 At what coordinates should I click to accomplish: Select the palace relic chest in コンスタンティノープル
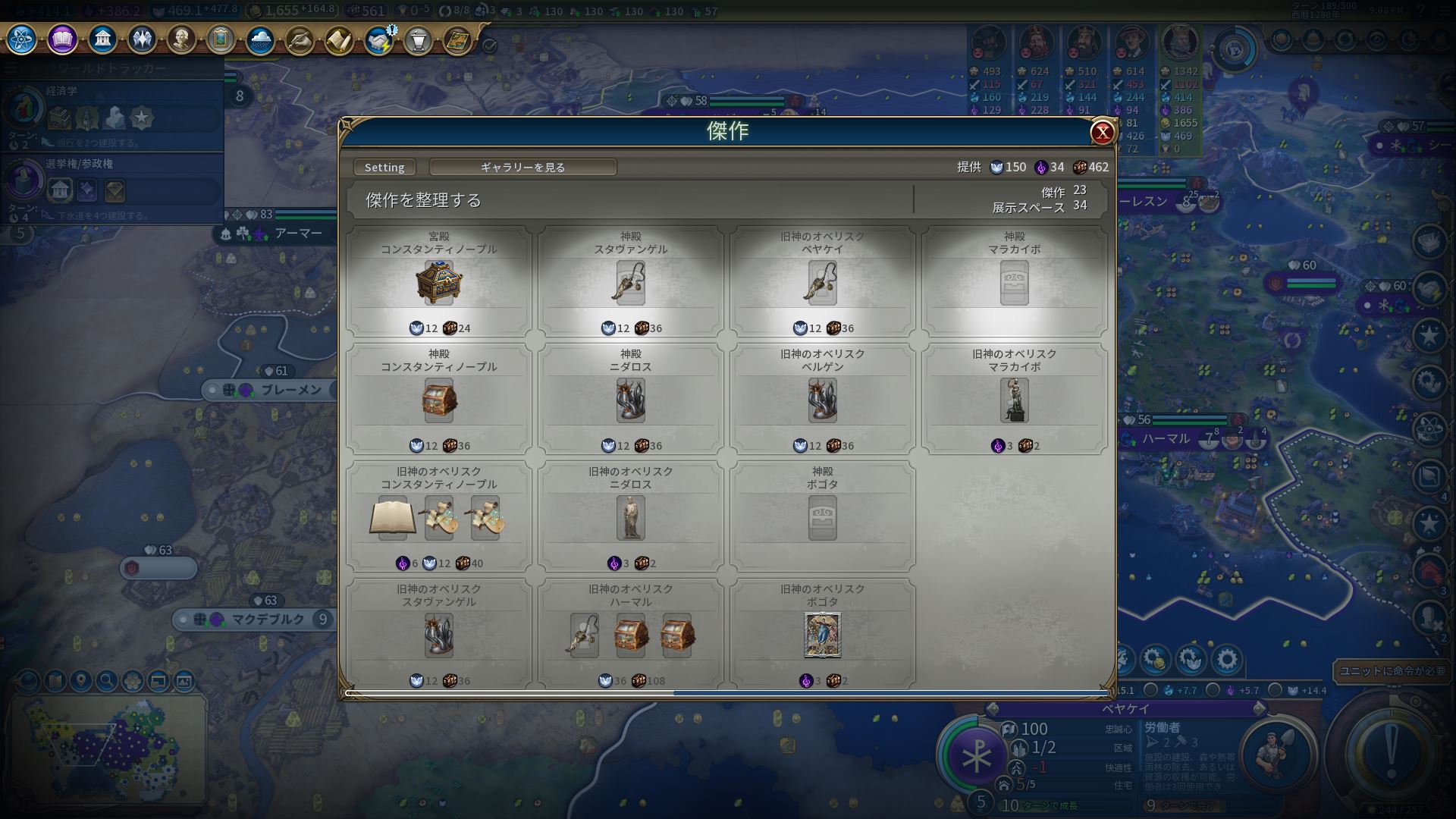pos(438,283)
